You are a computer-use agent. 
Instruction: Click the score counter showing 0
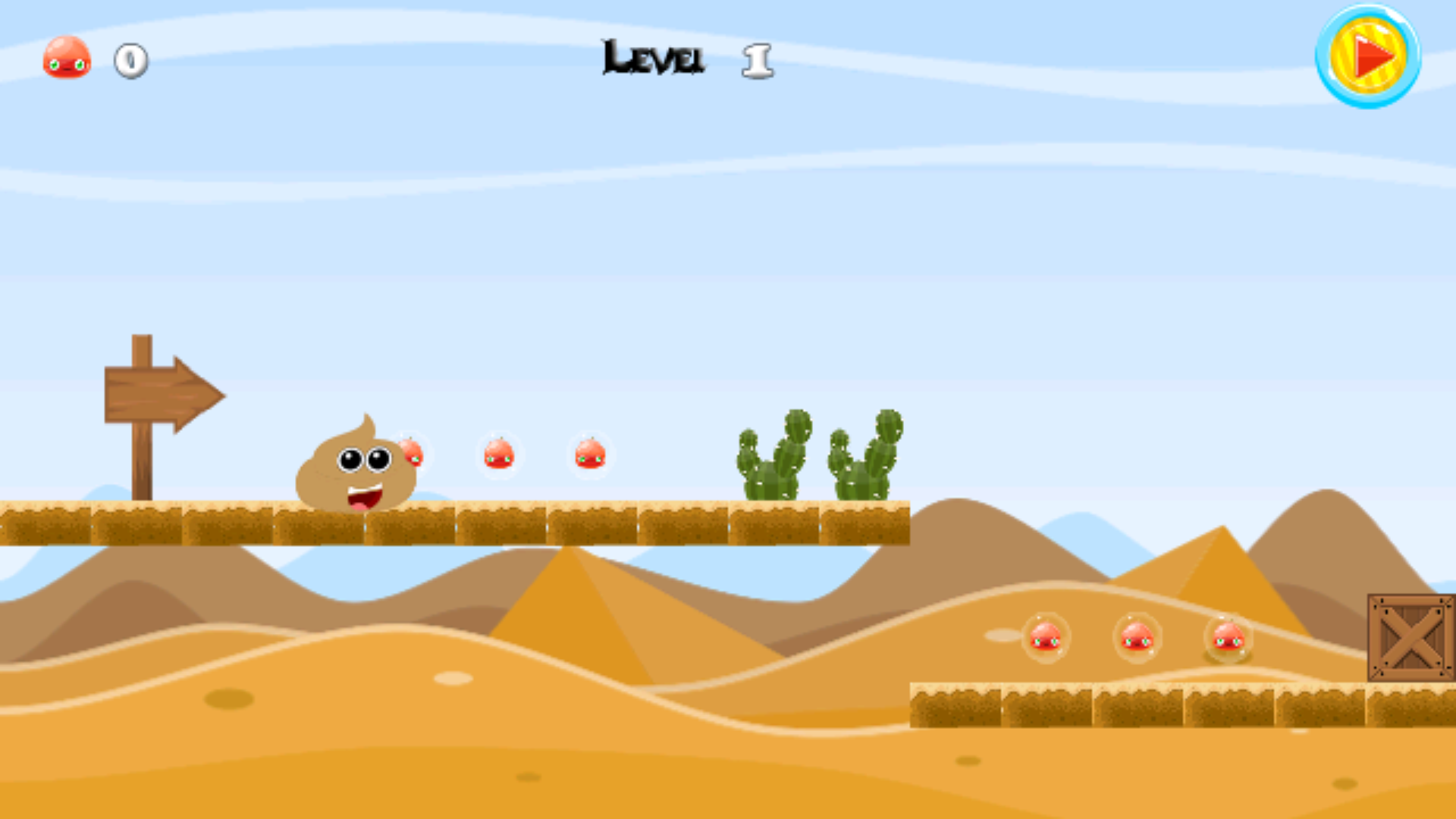pyautogui.click(x=129, y=62)
